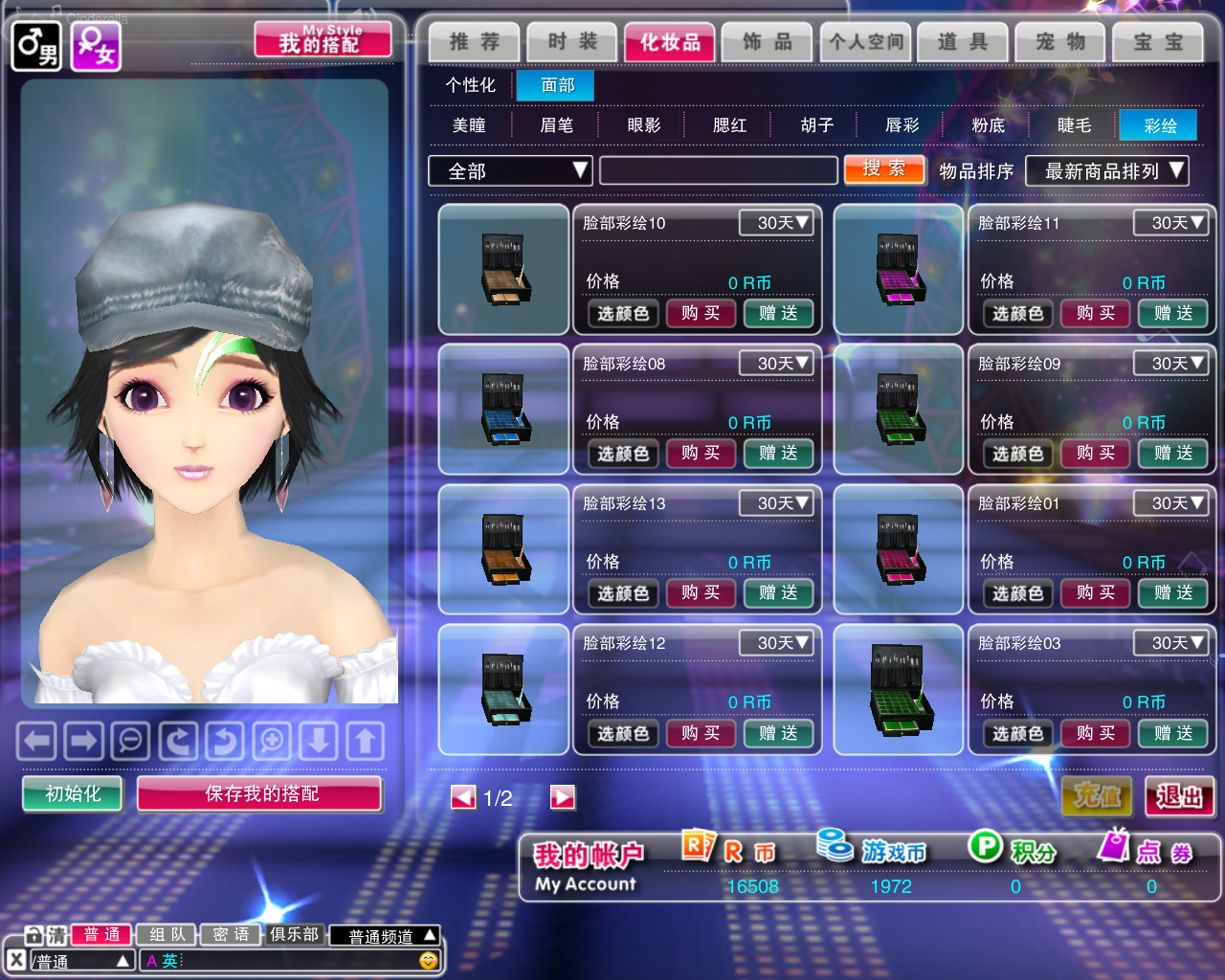Image resolution: width=1225 pixels, height=980 pixels.
Task: Switch avatar to the male gender icon
Action: click(x=36, y=46)
